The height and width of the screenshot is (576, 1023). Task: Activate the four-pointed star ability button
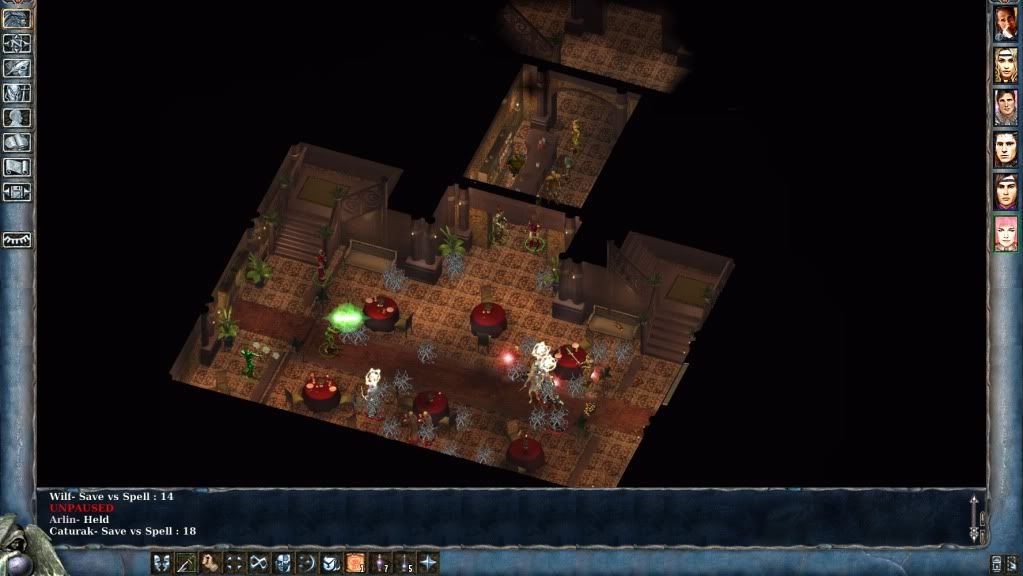428,563
